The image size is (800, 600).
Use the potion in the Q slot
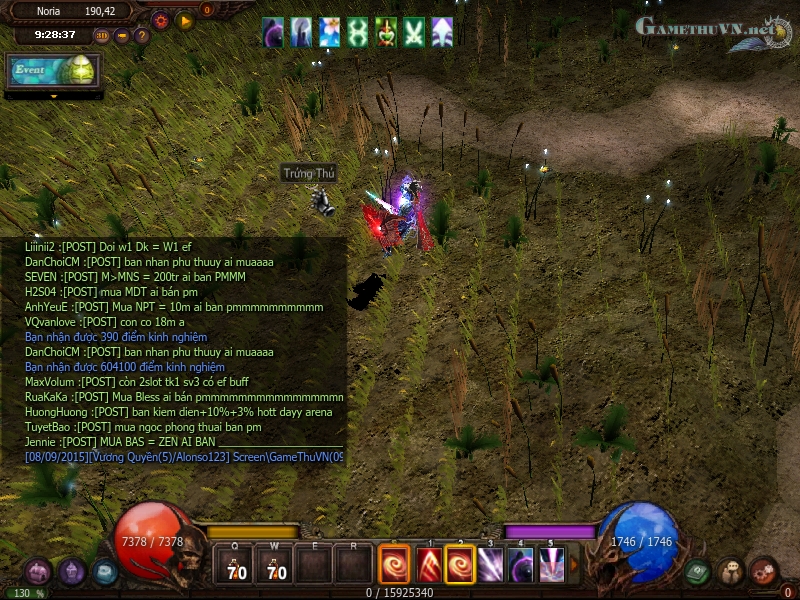pyautogui.click(x=235, y=565)
